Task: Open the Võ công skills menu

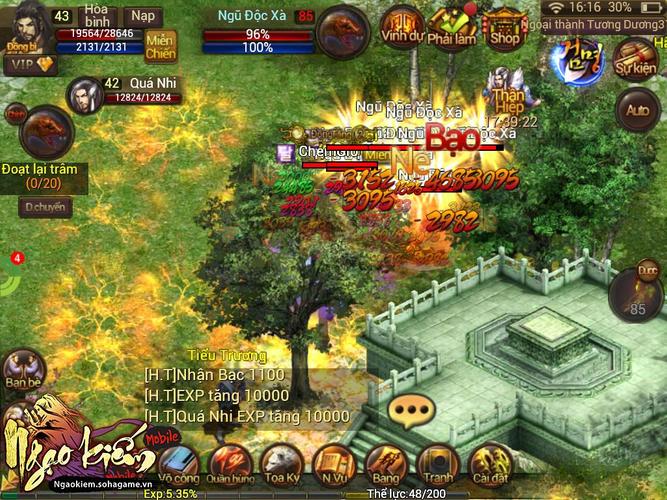Action: click(x=180, y=465)
